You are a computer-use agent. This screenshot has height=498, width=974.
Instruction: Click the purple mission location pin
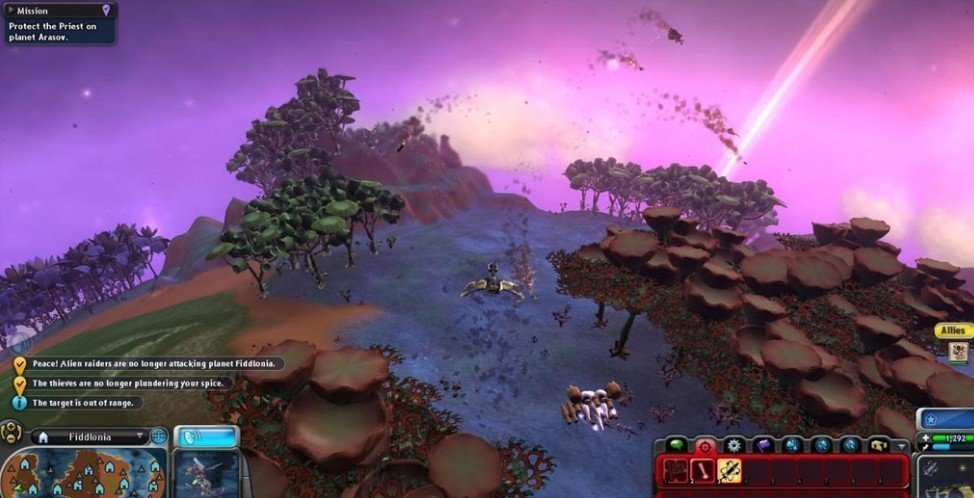[x=107, y=10]
